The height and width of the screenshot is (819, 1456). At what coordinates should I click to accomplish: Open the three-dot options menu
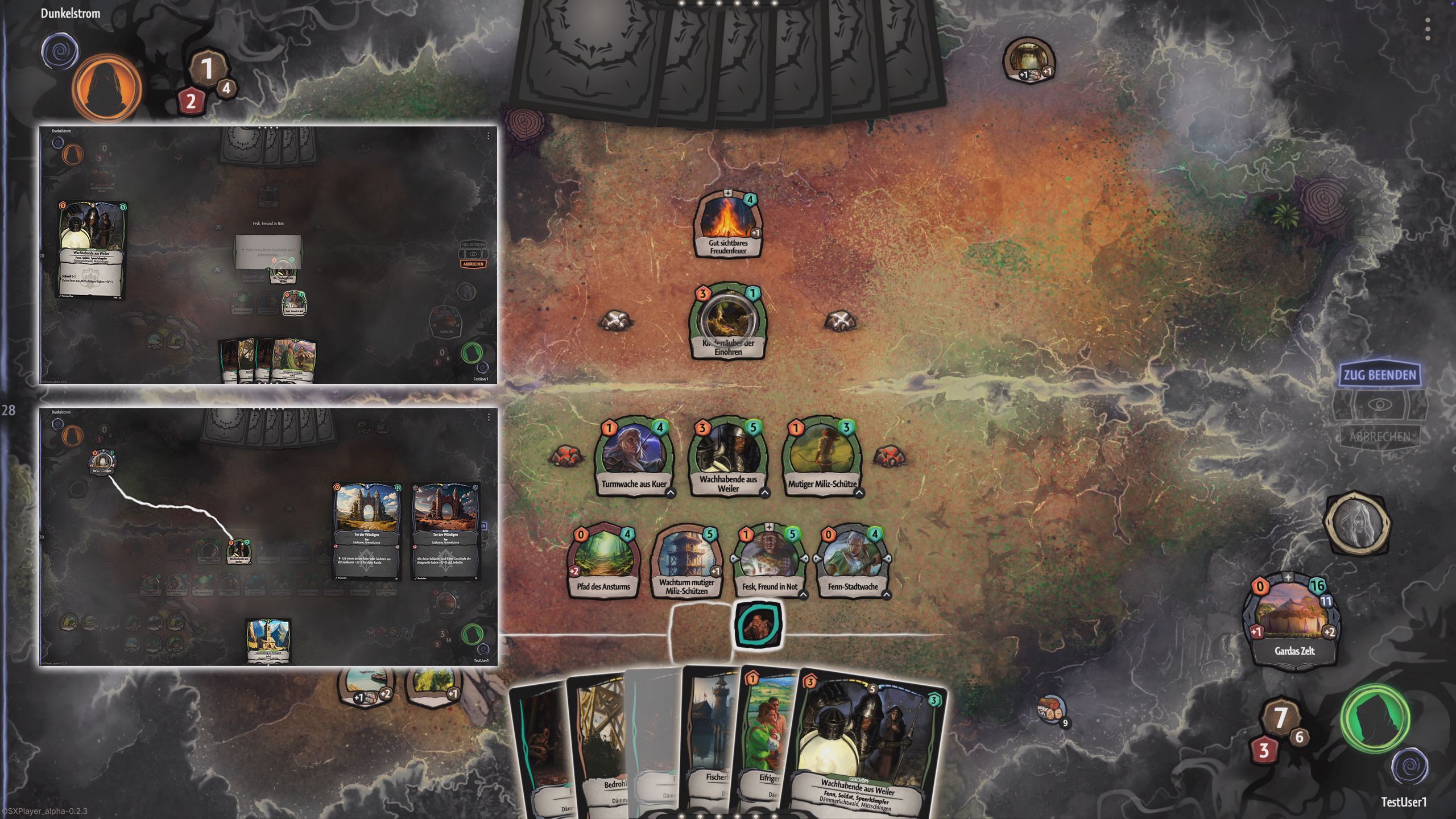1427,28
